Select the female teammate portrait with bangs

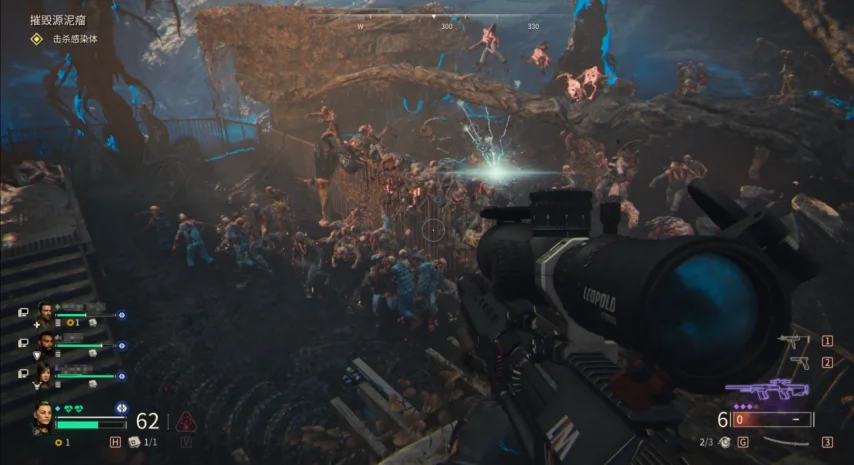tap(43, 374)
